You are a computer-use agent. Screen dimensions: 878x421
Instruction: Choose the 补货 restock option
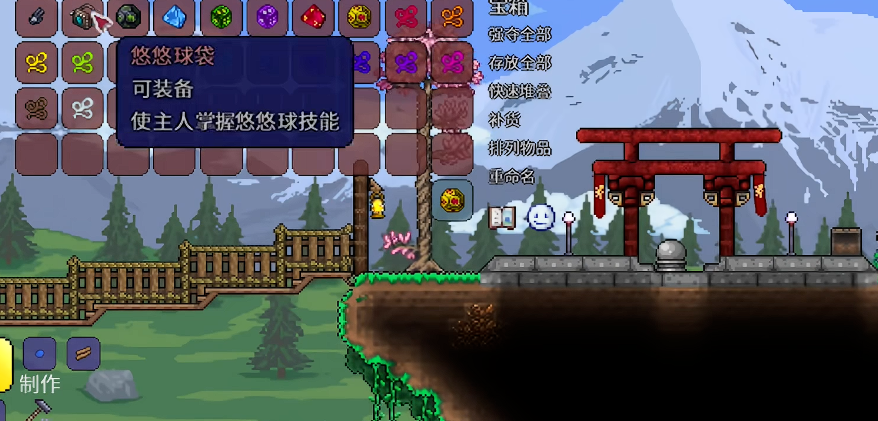505,119
